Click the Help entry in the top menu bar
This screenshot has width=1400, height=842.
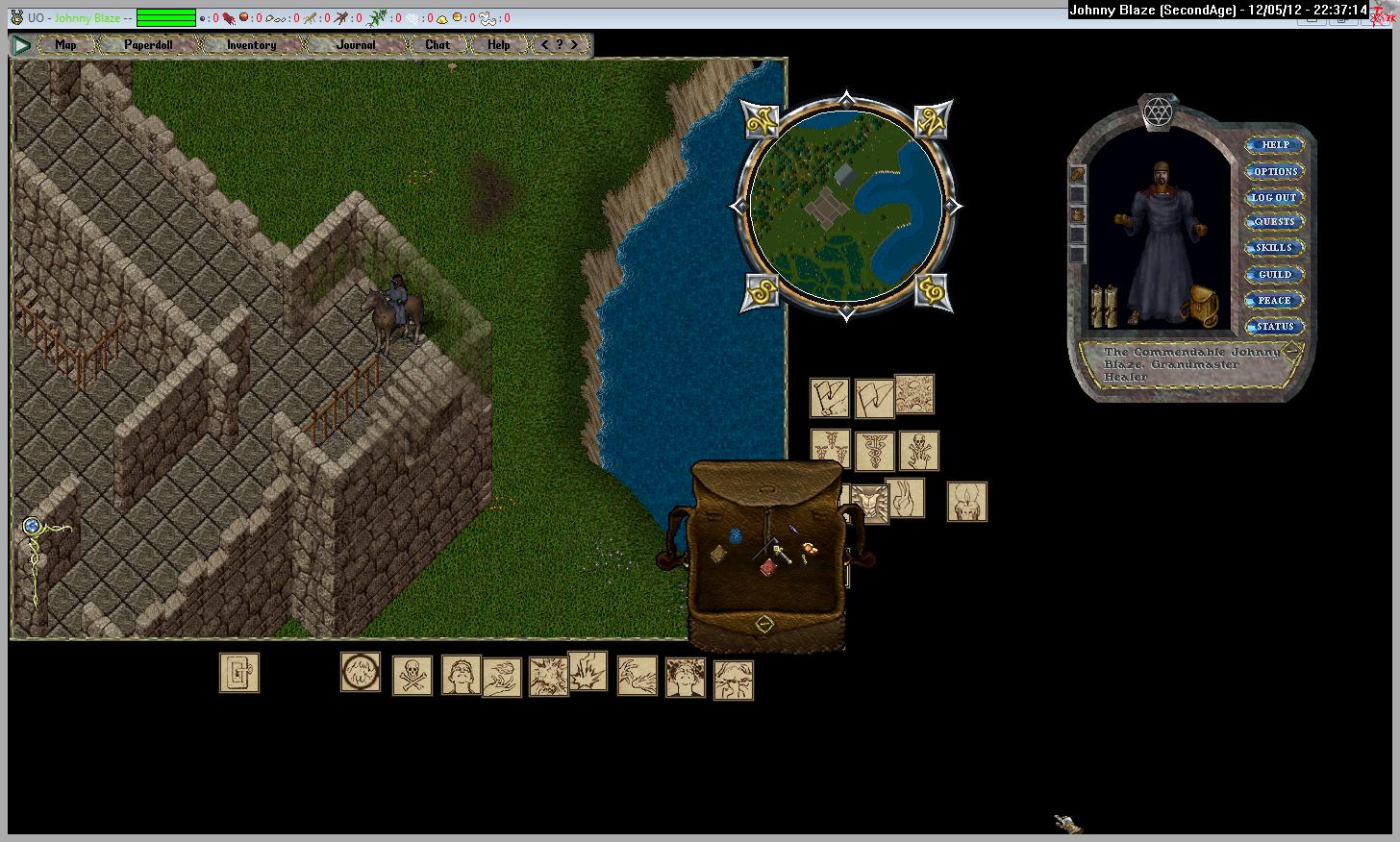(498, 44)
